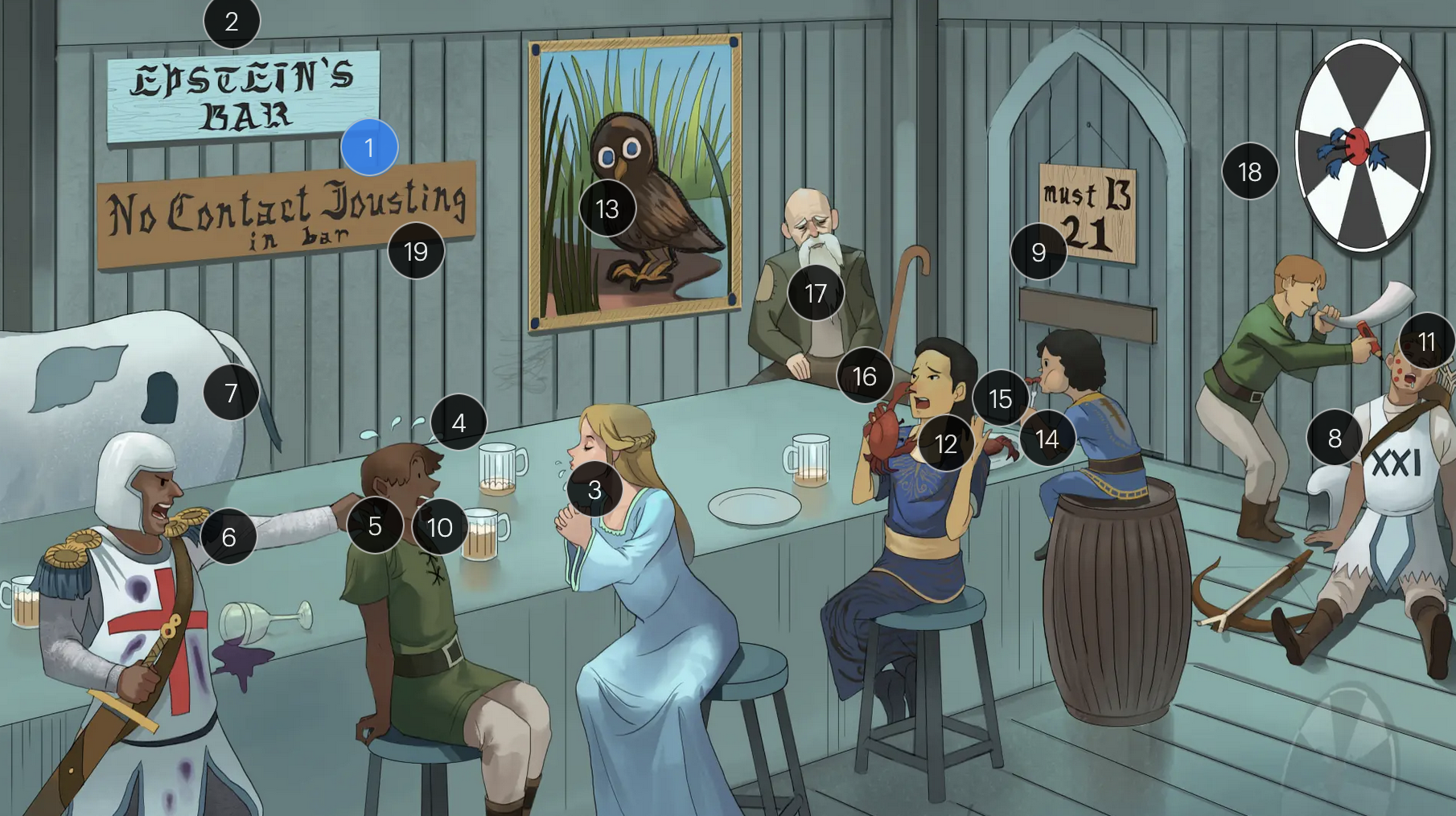Click marker 18 beside the dartboard
The image size is (1456, 816).
tap(1249, 171)
